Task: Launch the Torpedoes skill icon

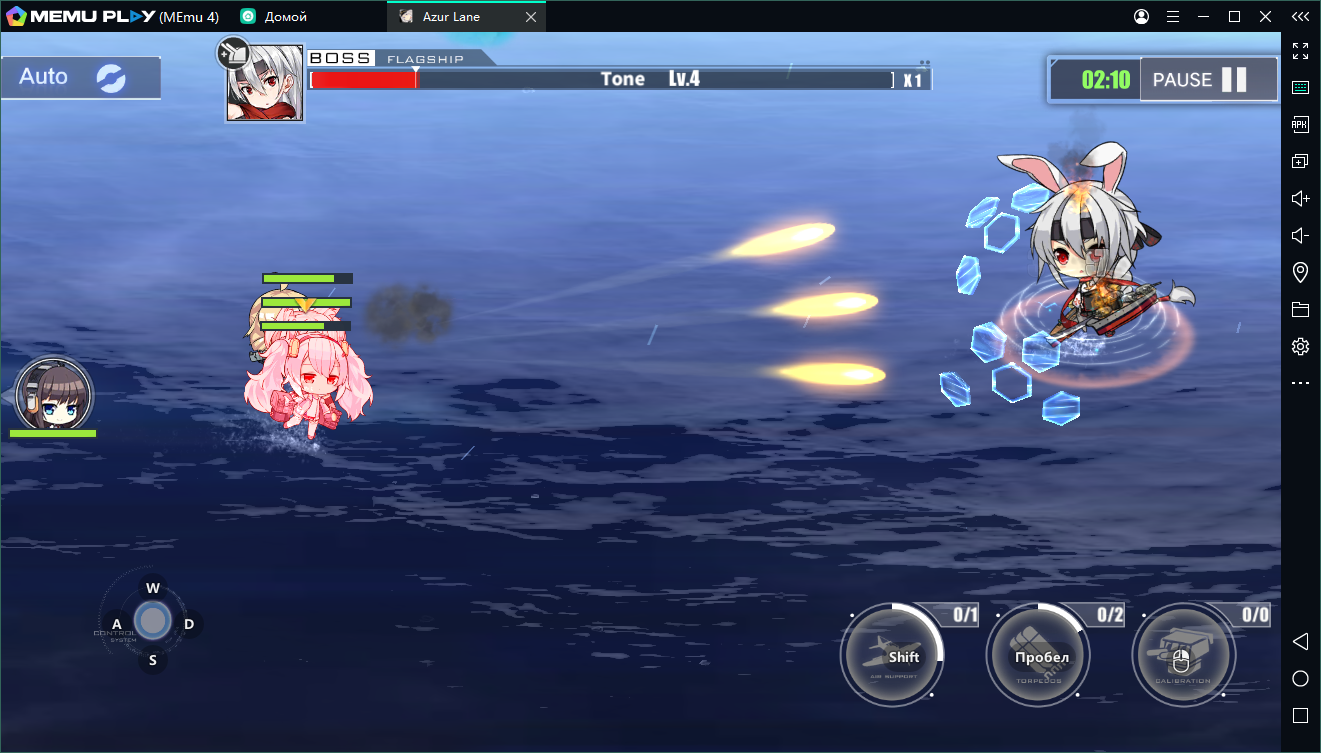Action: (x=1038, y=655)
